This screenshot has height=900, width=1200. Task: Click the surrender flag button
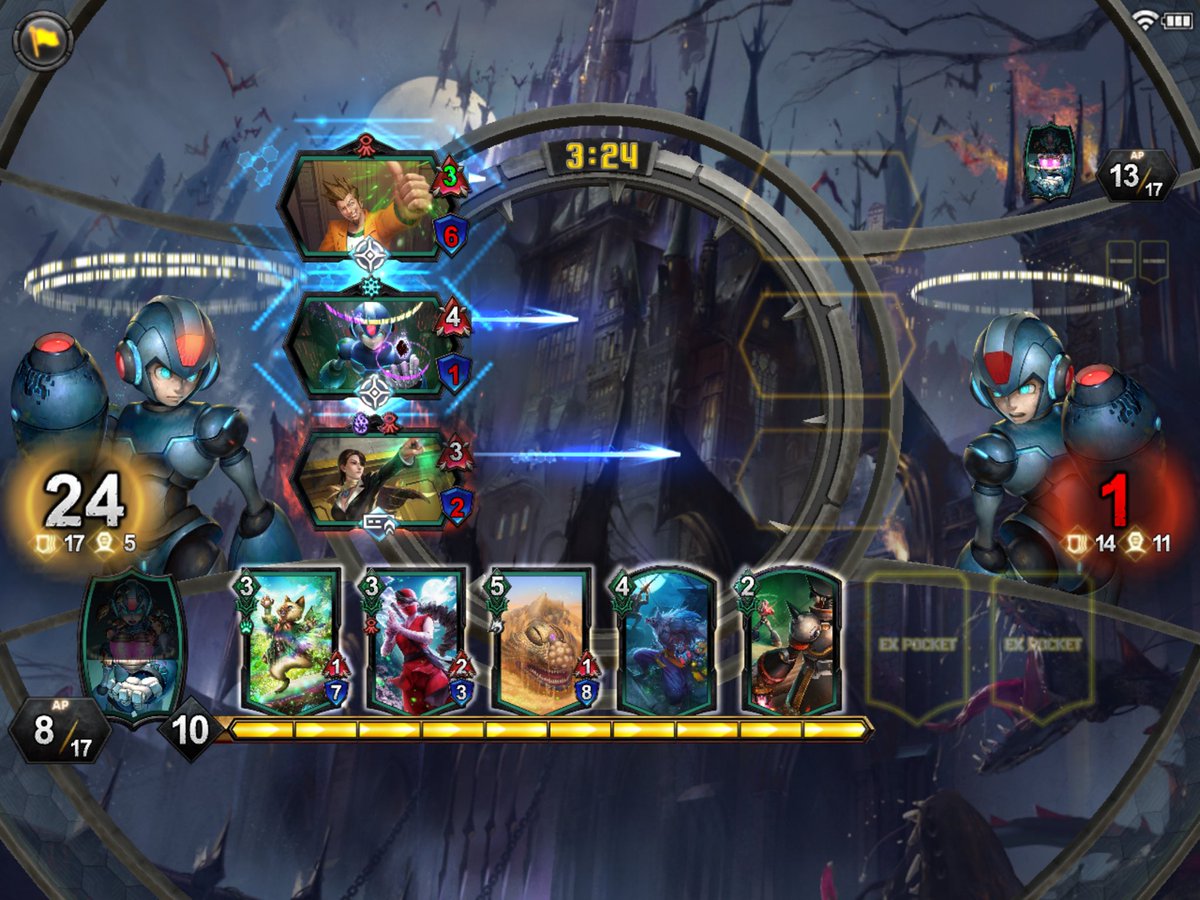(x=43, y=42)
